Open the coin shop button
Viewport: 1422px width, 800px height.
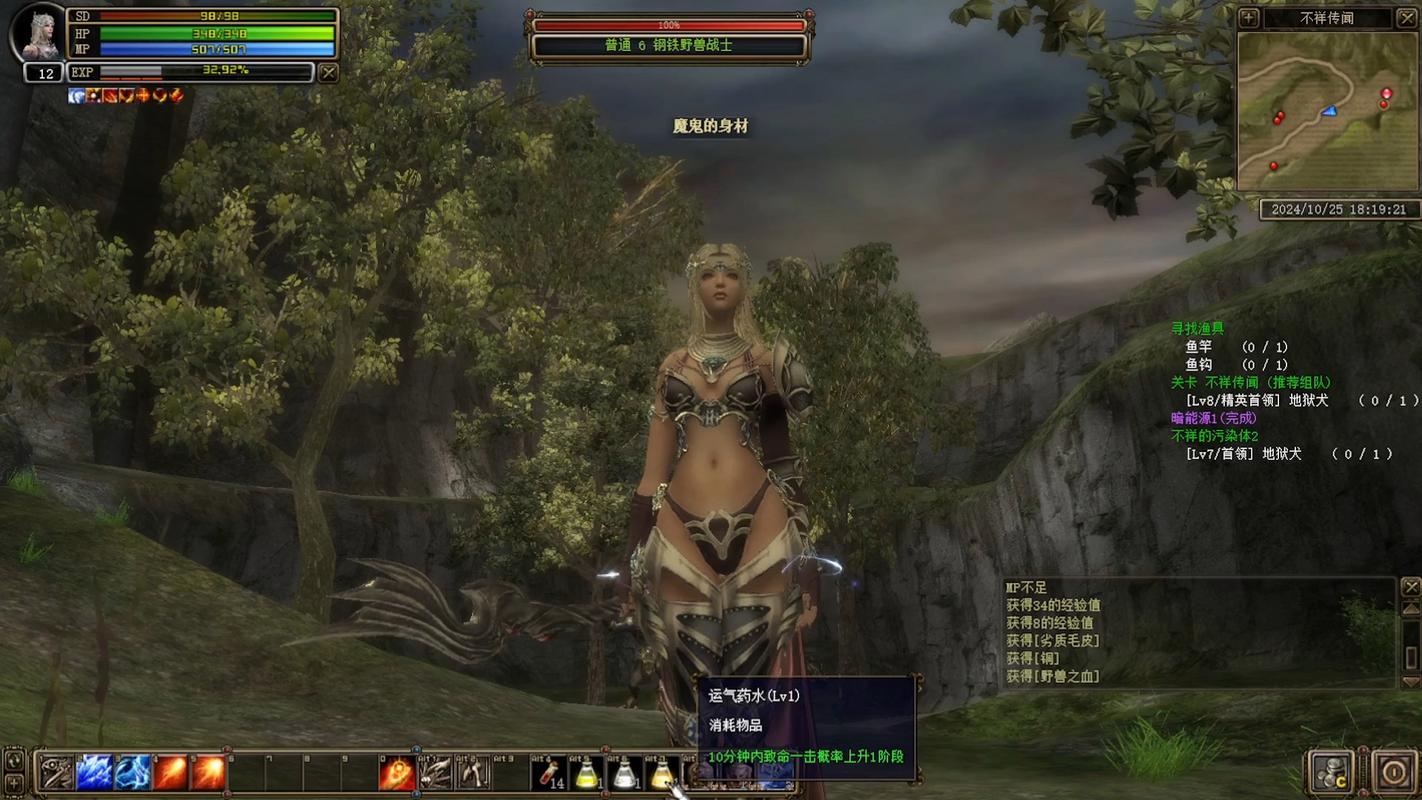(1332, 772)
